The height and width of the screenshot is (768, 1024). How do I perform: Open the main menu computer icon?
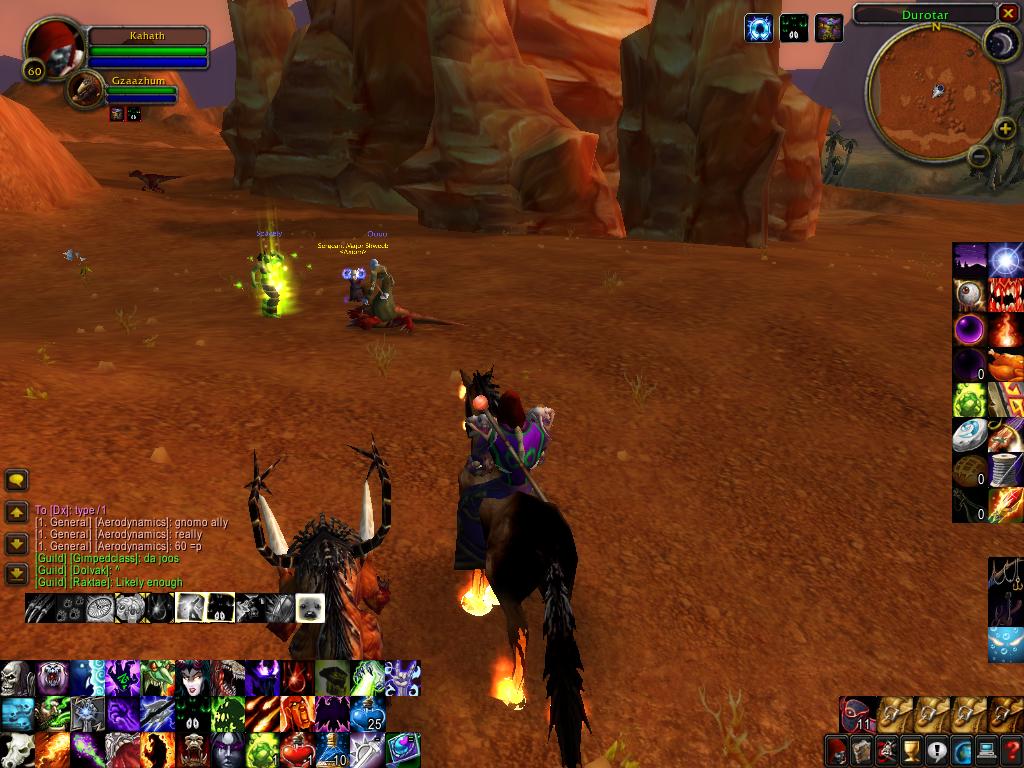coord(986,750)
